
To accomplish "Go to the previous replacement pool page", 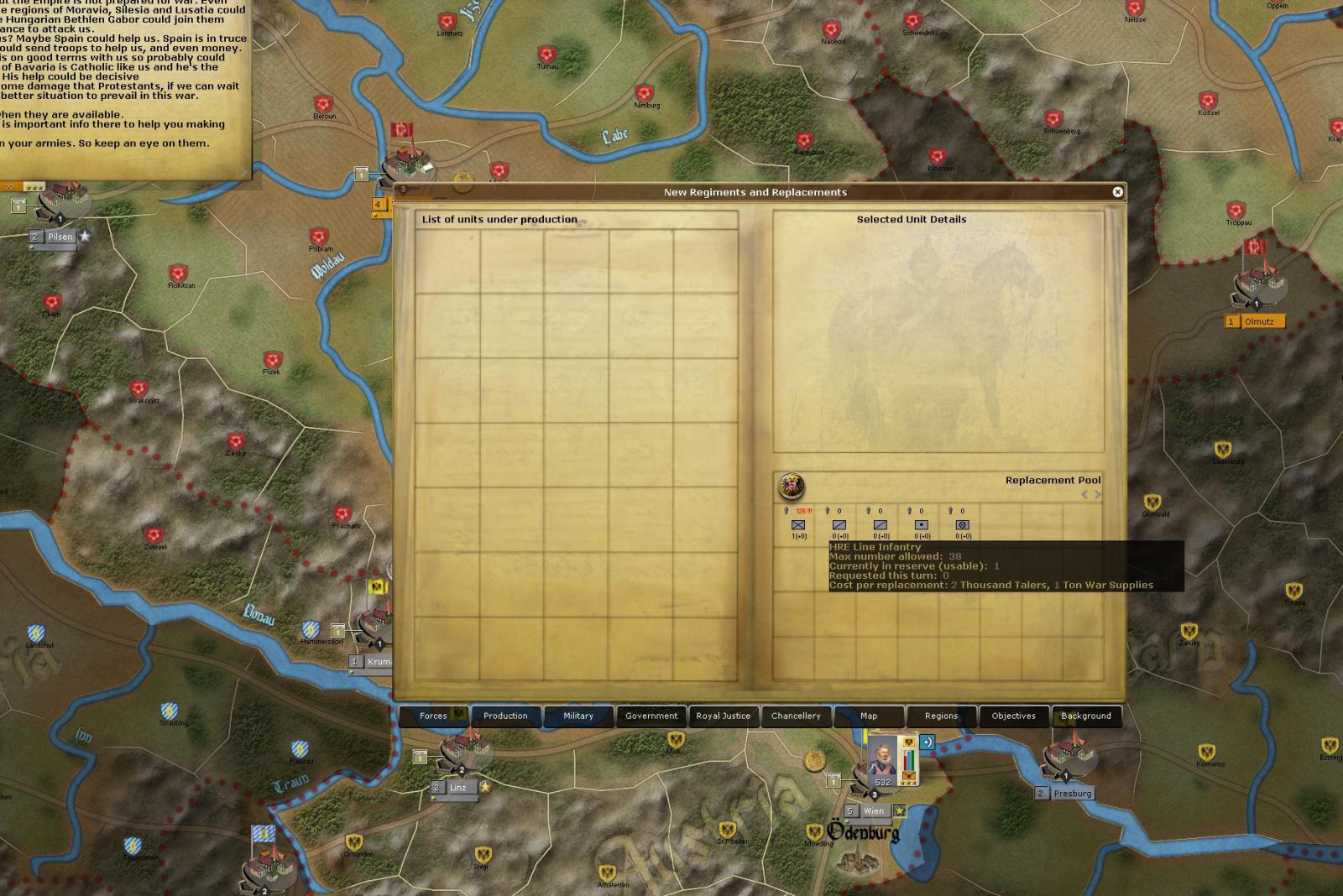I will (1084, 495).
